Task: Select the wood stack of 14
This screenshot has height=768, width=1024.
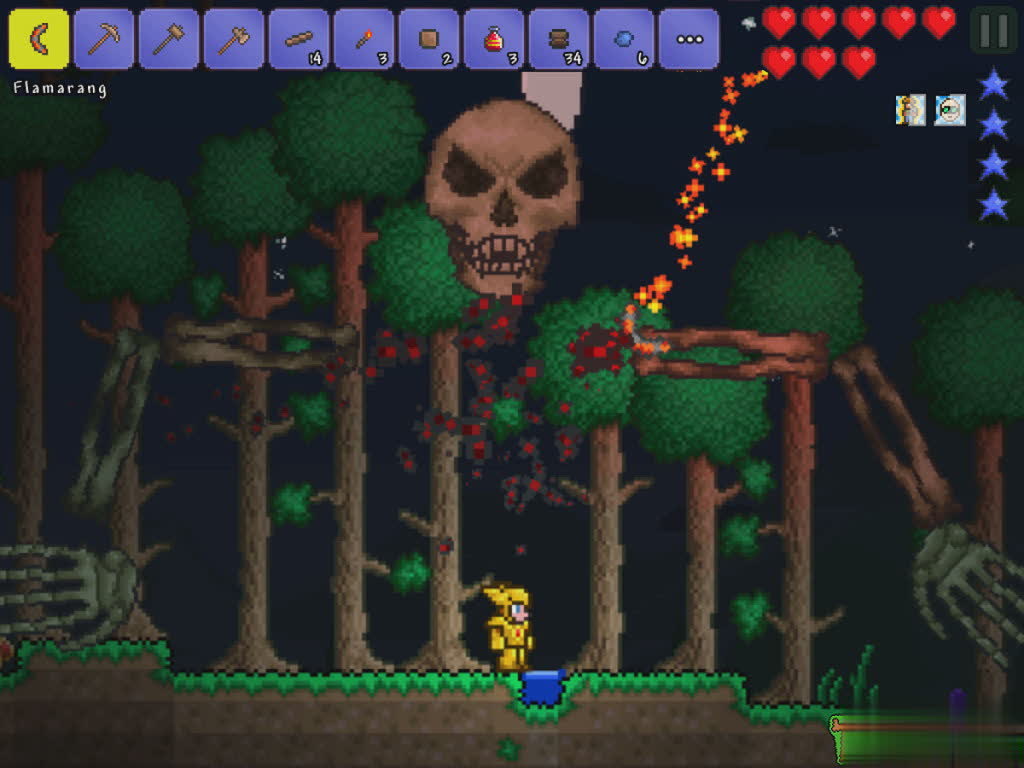Action: point(299,39)
